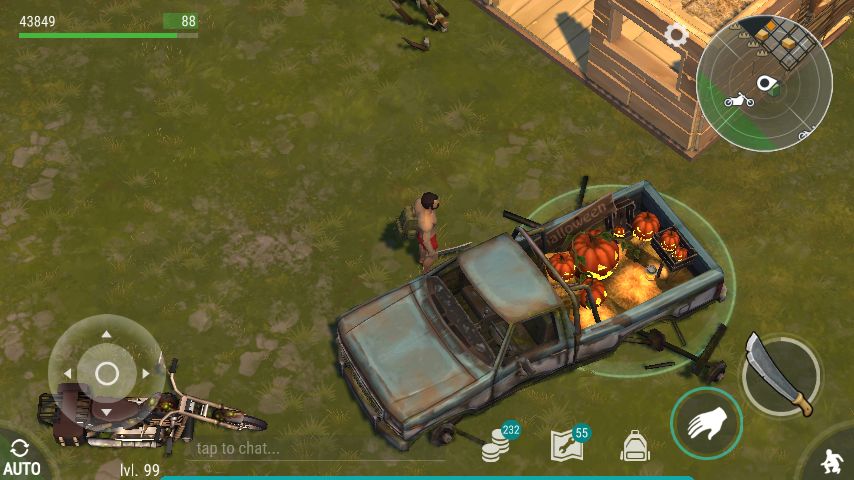Open the backpack inventory
Screen dimensions: 854x480
point(635,446)
